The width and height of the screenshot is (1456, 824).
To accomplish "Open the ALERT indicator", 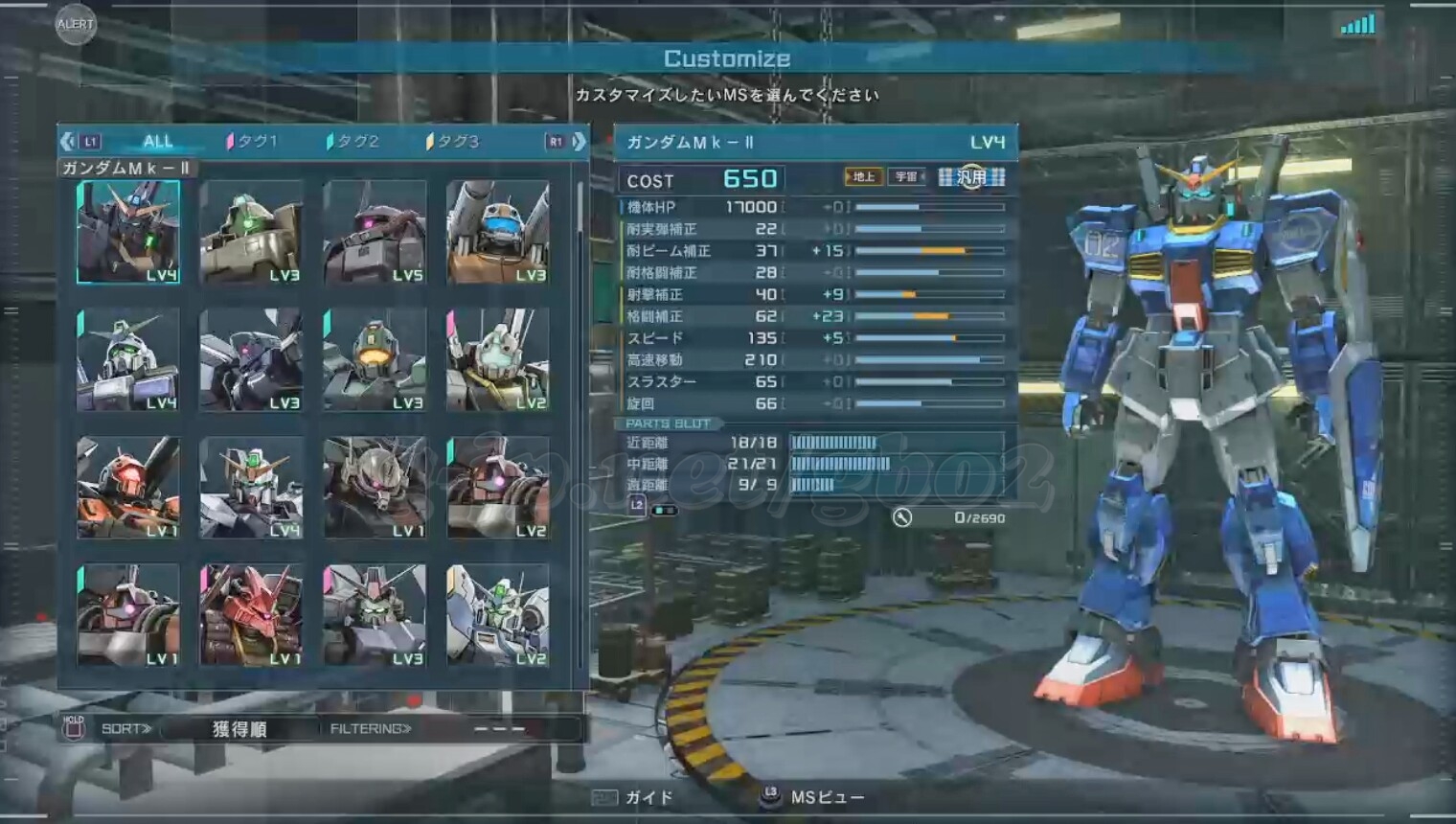I will pyautogui.click(x=76, y=25).
